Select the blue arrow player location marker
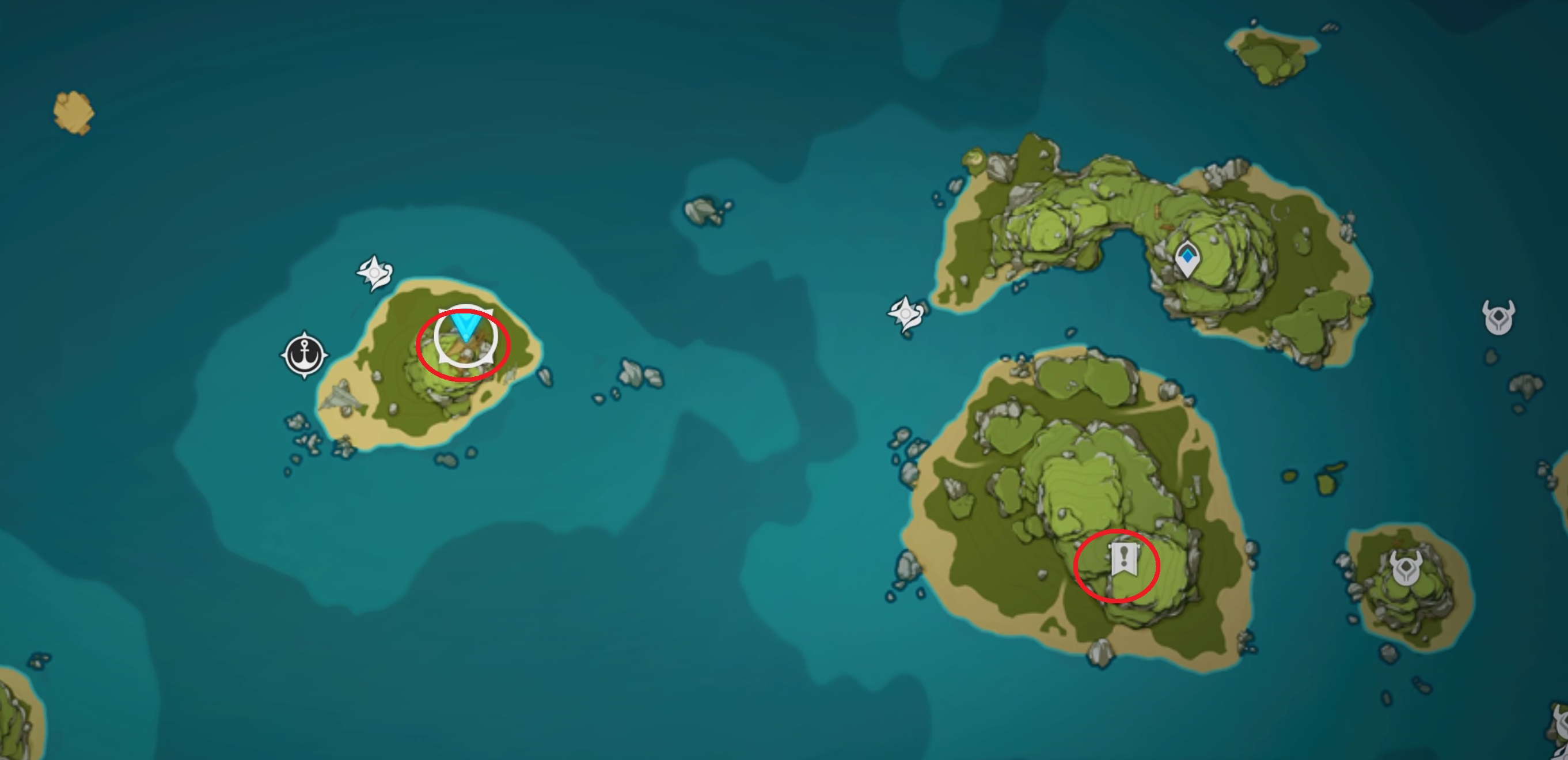The image size is (1568, 760). pyautogui.click(x=466, y=327)
